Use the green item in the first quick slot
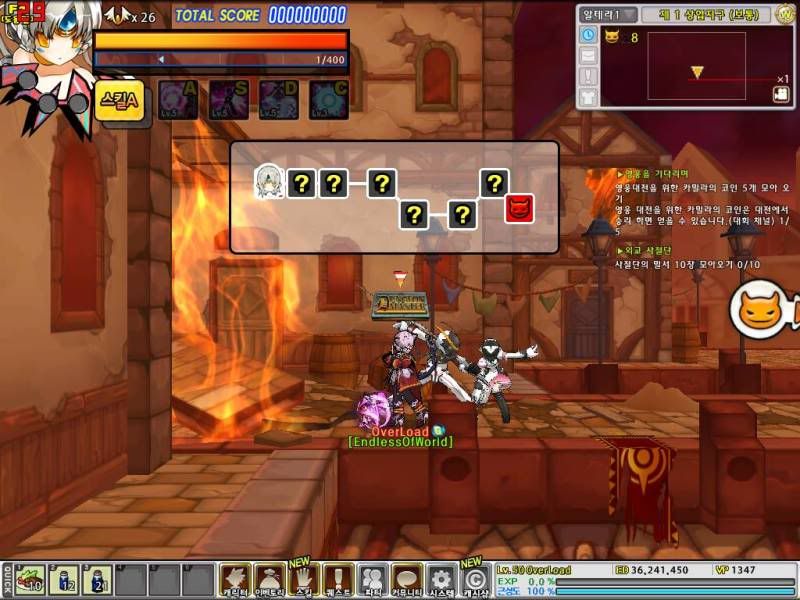The image size is (800, 600). (x=30, y=580)
